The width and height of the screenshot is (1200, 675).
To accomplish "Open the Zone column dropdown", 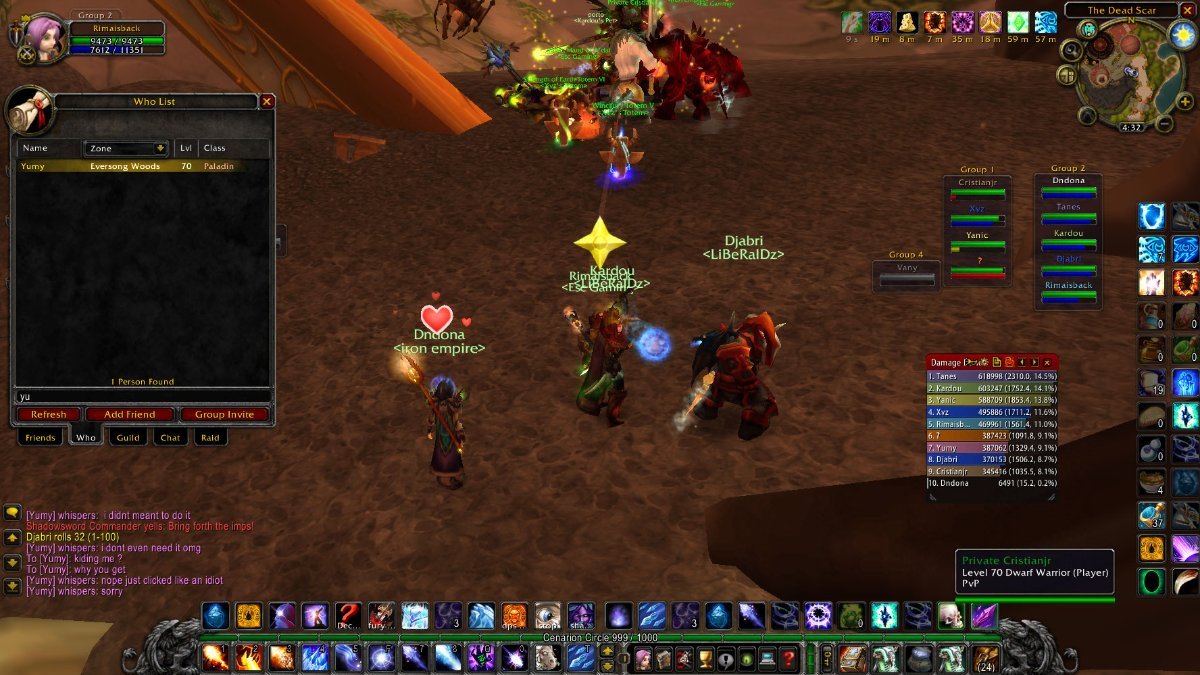I will [x=160, y=148].
